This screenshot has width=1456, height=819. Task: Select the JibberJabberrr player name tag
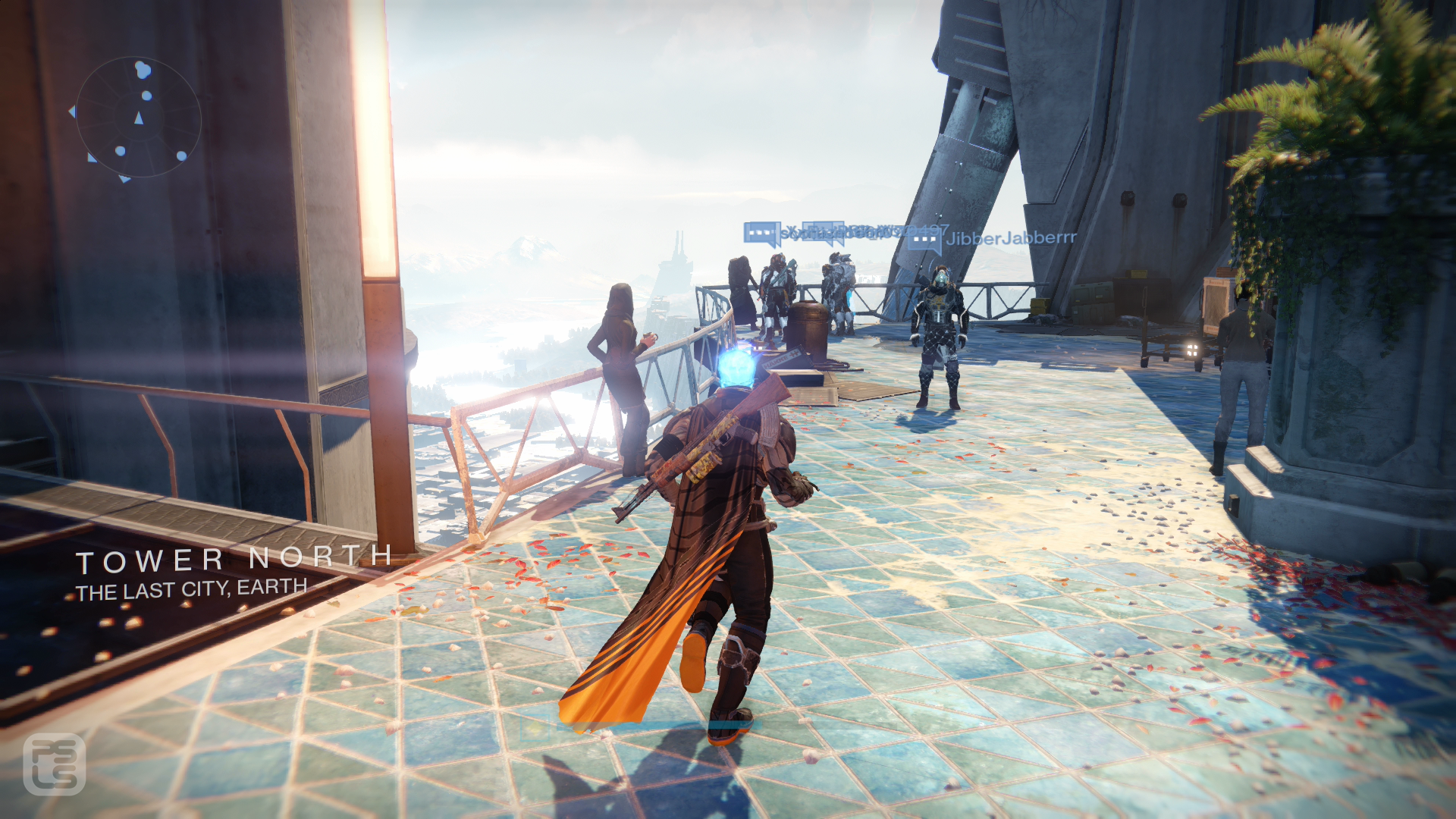pyautogui.click(x=1011, y=238)
